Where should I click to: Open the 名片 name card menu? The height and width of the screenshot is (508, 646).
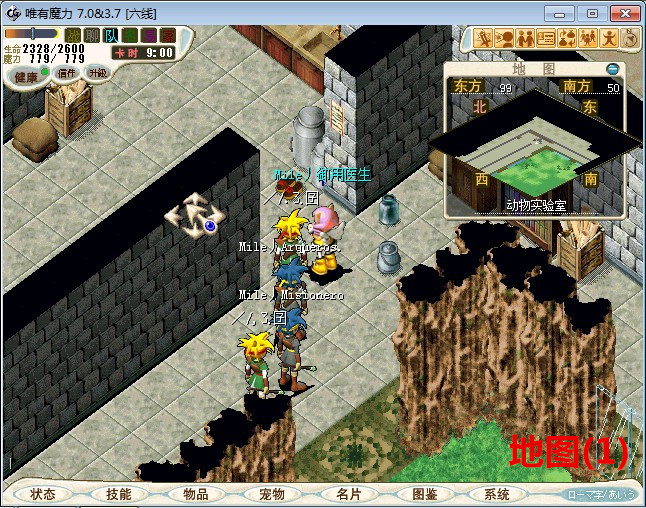click(x=347, y=494)
